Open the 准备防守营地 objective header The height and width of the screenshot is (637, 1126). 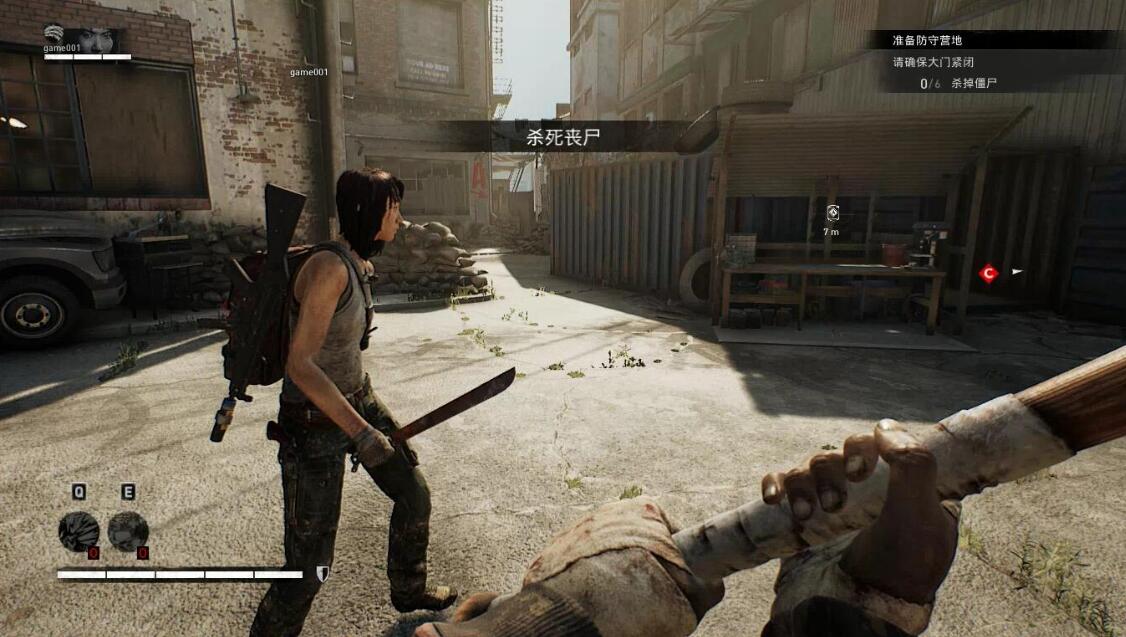927,41
